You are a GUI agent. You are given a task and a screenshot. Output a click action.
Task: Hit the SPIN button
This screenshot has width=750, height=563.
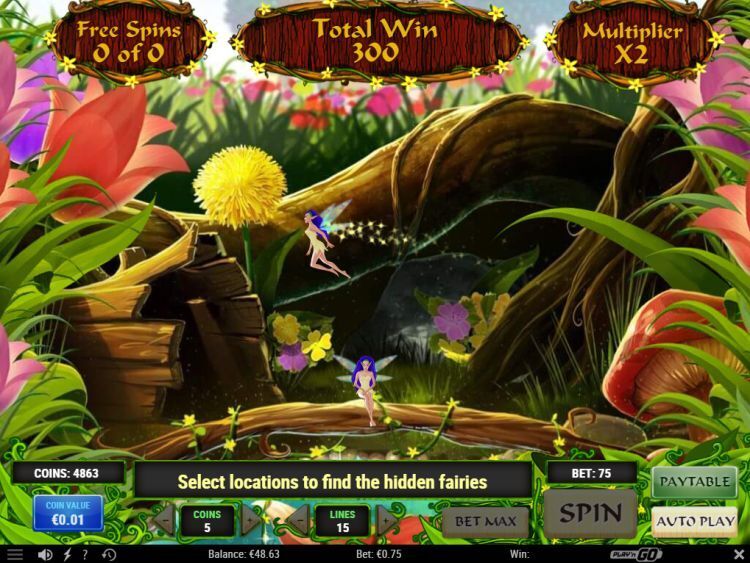(590, 514)
